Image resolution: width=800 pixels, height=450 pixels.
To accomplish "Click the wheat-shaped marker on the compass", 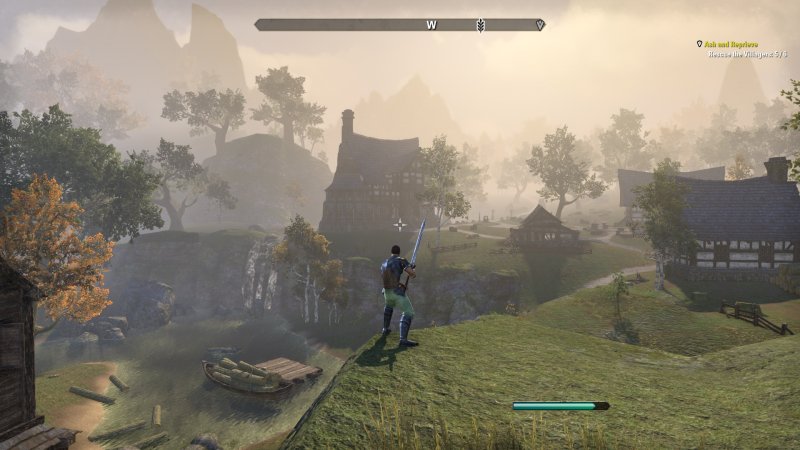I will [x=480, y=25].
